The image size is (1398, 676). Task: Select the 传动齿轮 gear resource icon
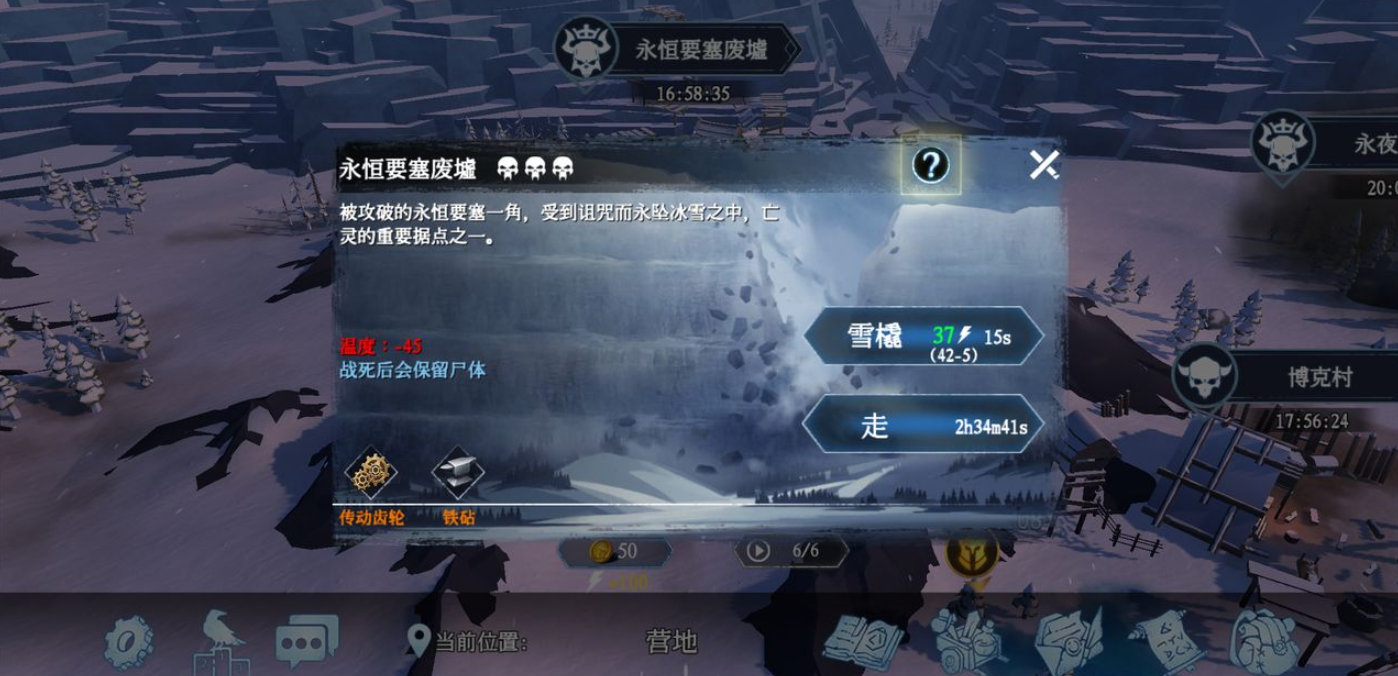370,473
